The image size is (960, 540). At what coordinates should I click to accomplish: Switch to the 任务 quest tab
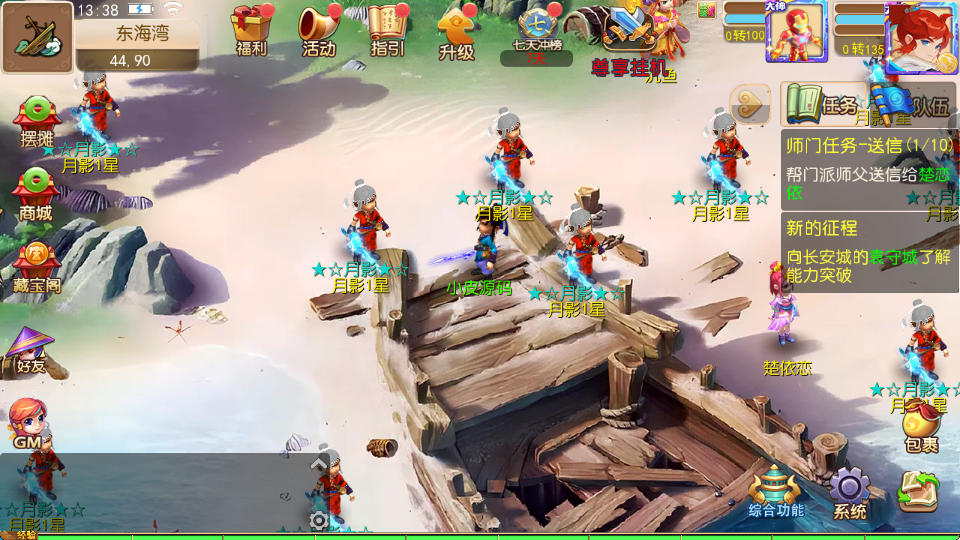[x=822, y=104]
